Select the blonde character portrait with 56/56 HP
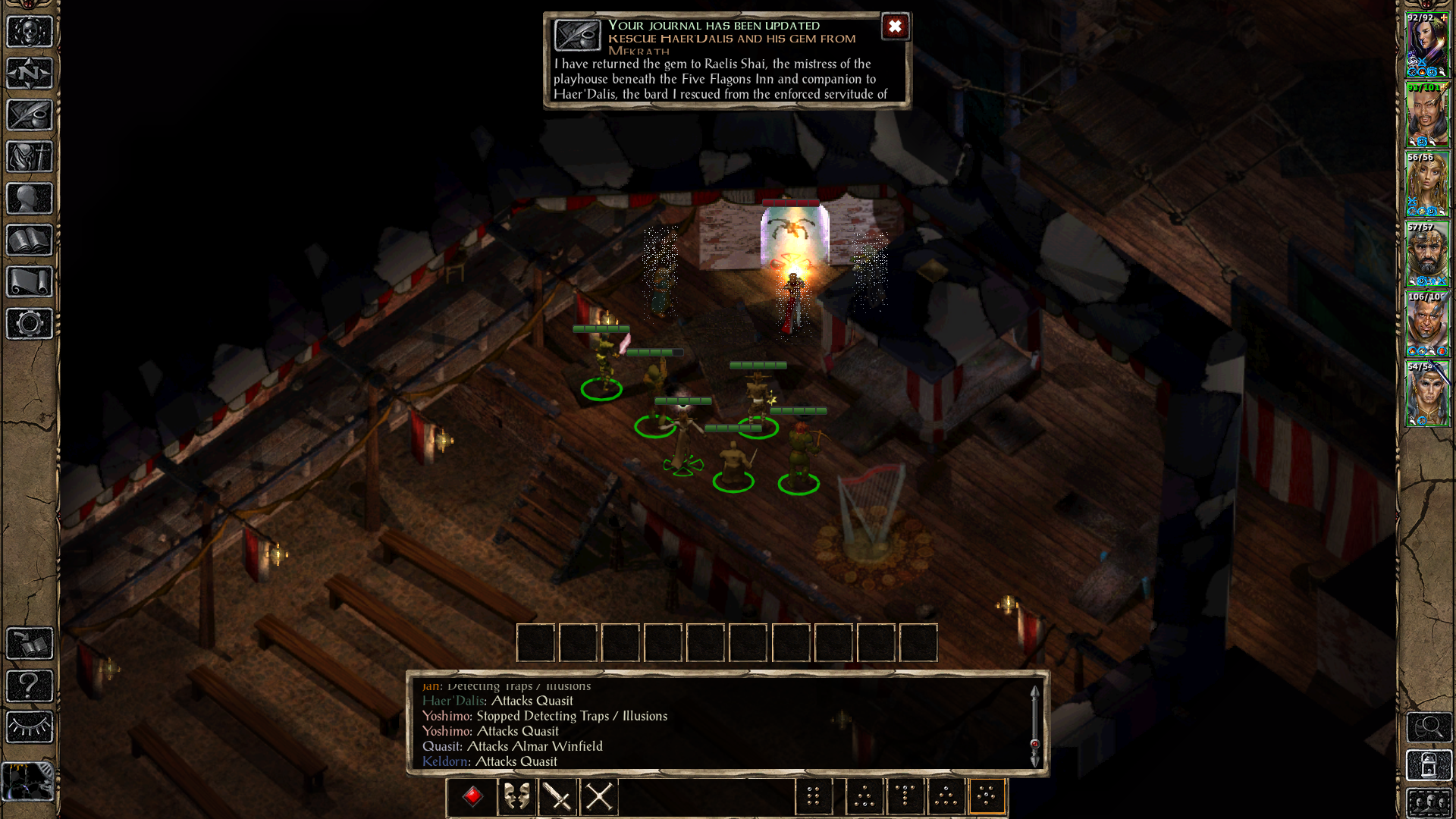Image resolution: width=1456 pixels, height=819 pixels. [x=1427, y=185]
